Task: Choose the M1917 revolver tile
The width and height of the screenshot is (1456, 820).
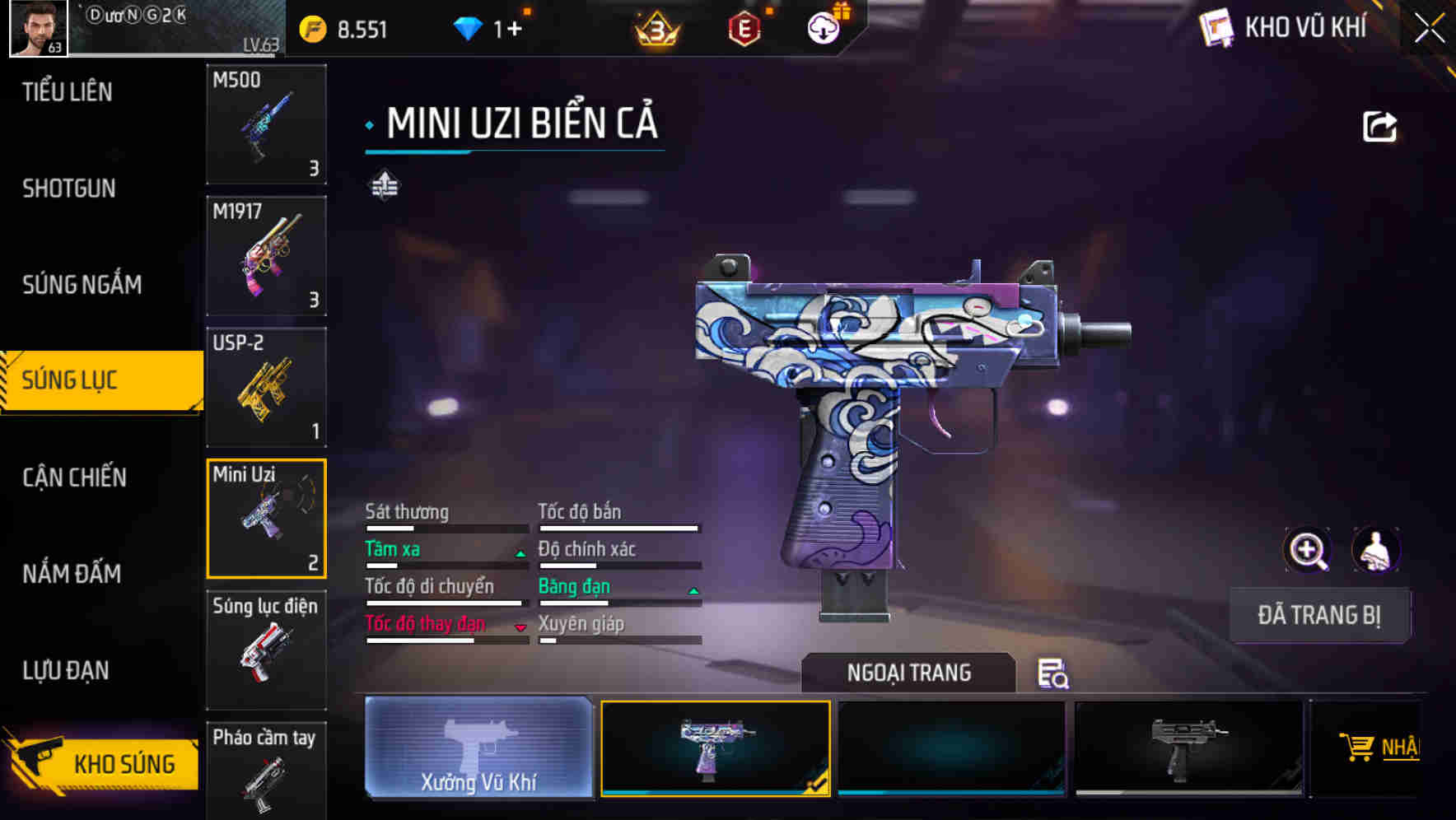Action: (x=266, y=256)
